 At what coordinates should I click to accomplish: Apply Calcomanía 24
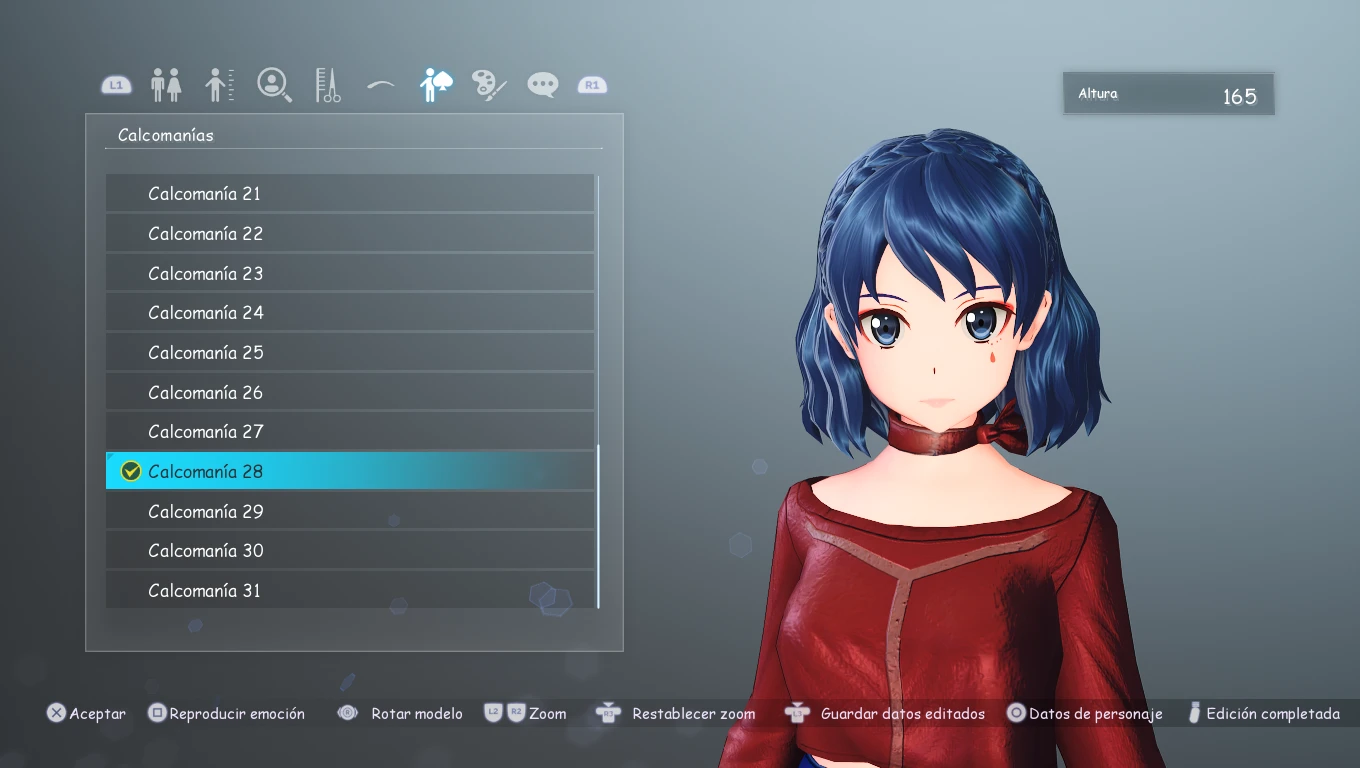pos(350,312)
